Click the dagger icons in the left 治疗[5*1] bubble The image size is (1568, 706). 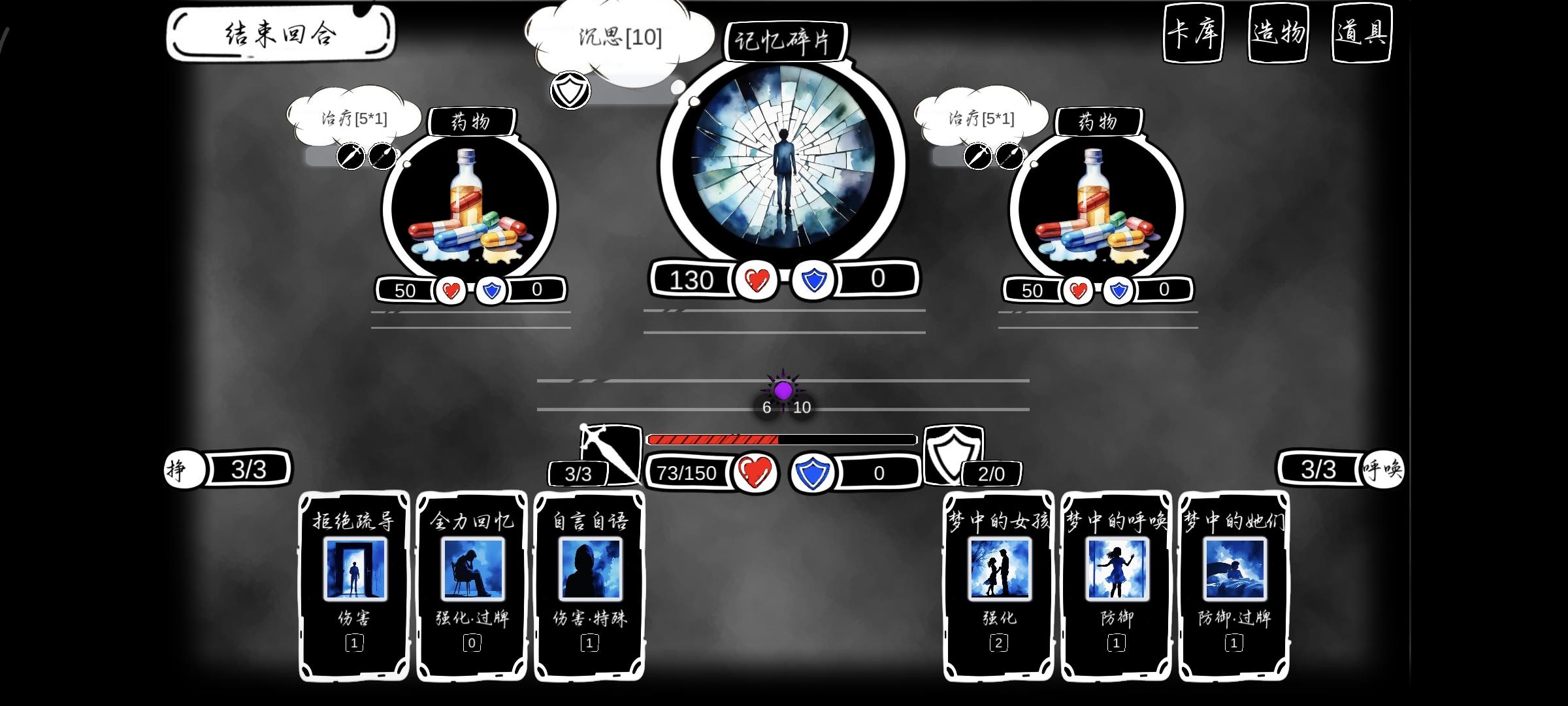click(x=367, y=158)
